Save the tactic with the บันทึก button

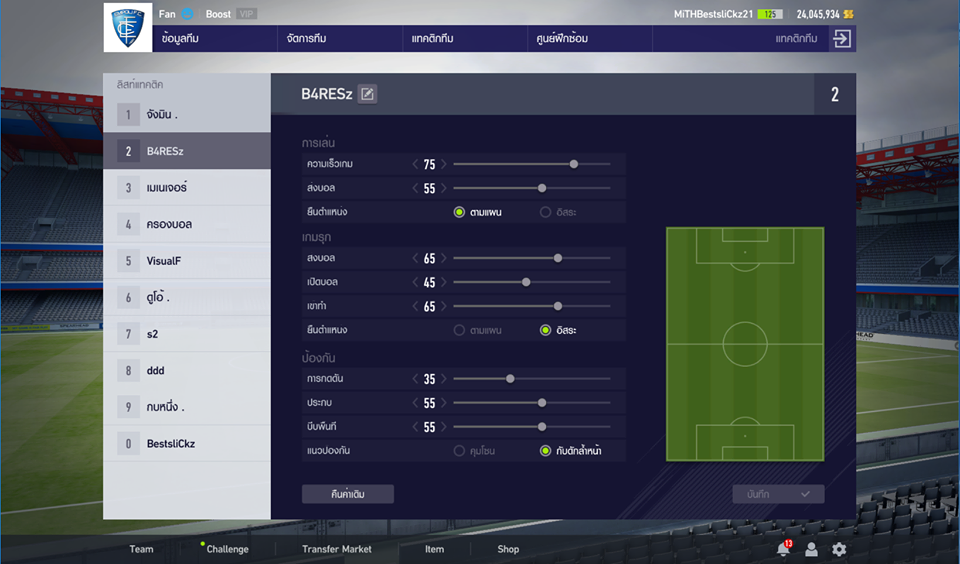tap(778, 494)
